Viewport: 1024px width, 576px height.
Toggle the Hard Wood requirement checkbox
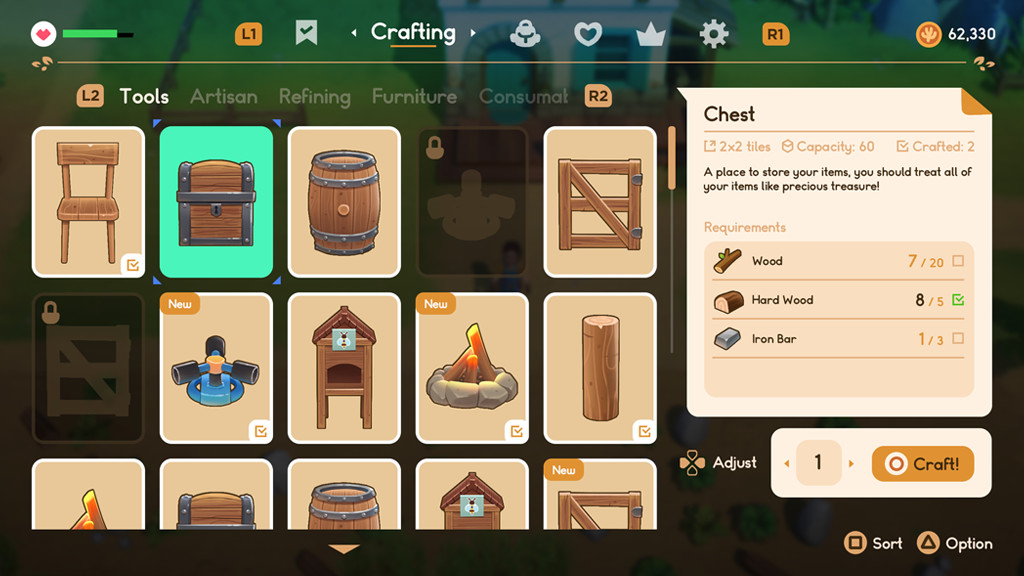958,300
